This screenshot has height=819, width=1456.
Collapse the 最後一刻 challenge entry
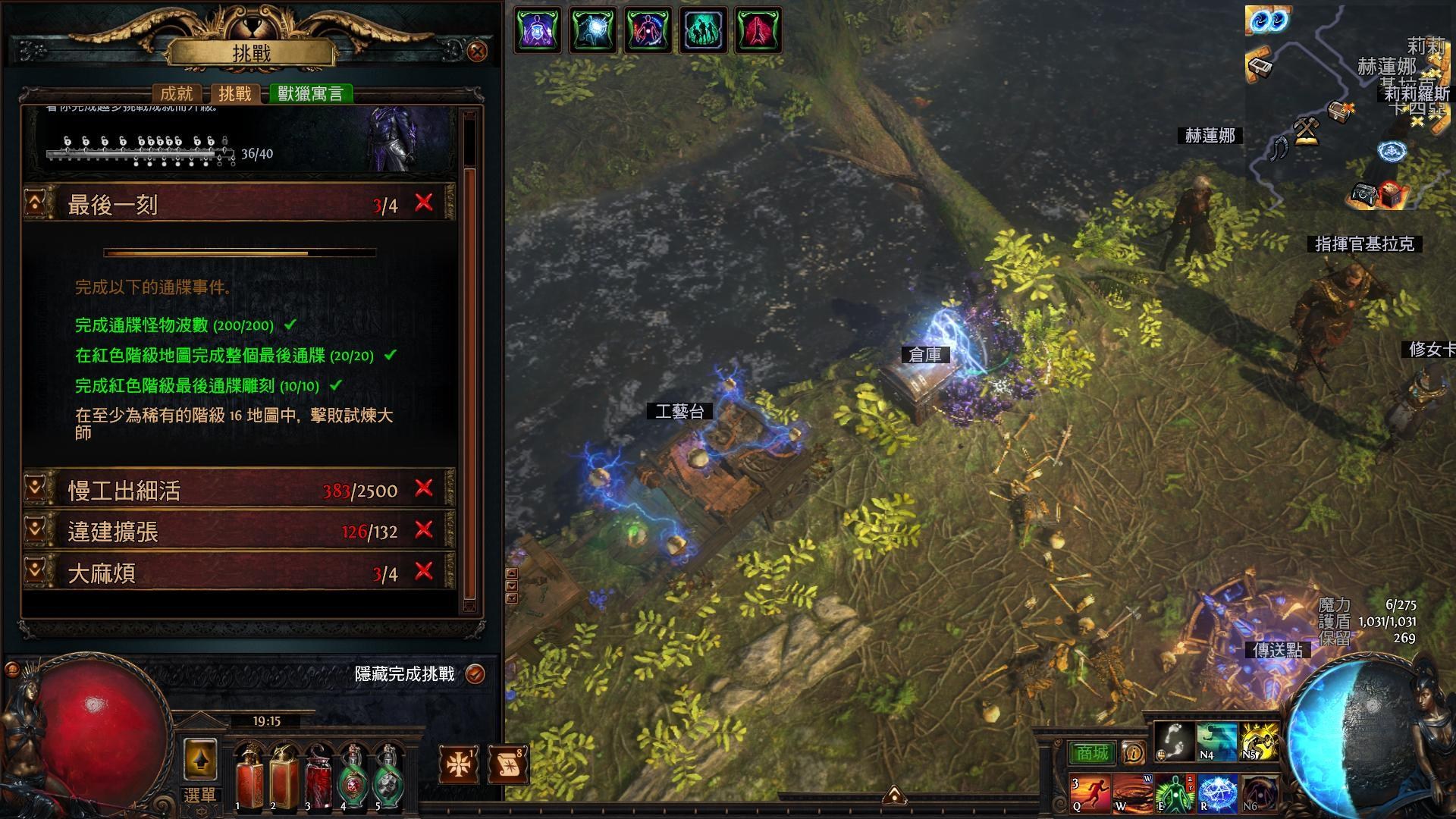coord(35,203)
